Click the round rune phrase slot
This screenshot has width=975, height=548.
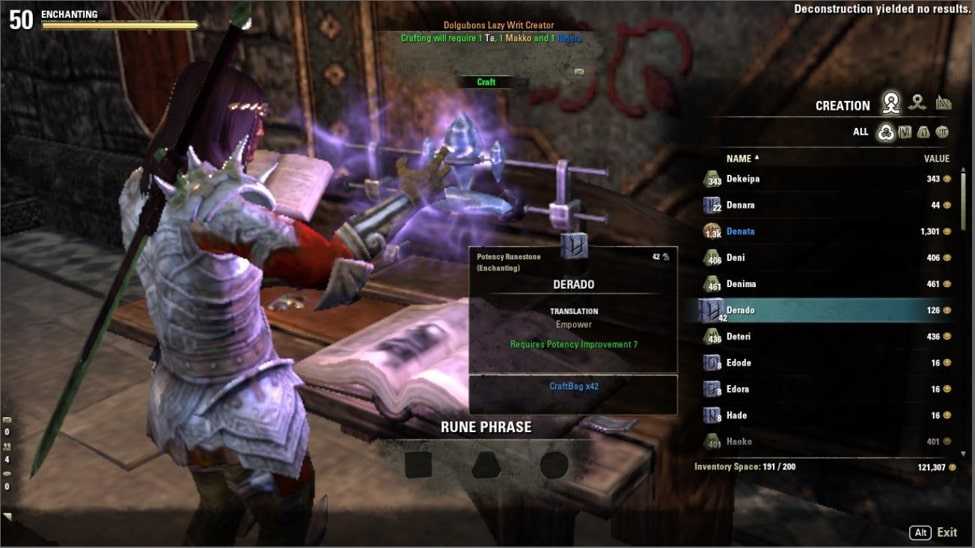tap(553, 464)
